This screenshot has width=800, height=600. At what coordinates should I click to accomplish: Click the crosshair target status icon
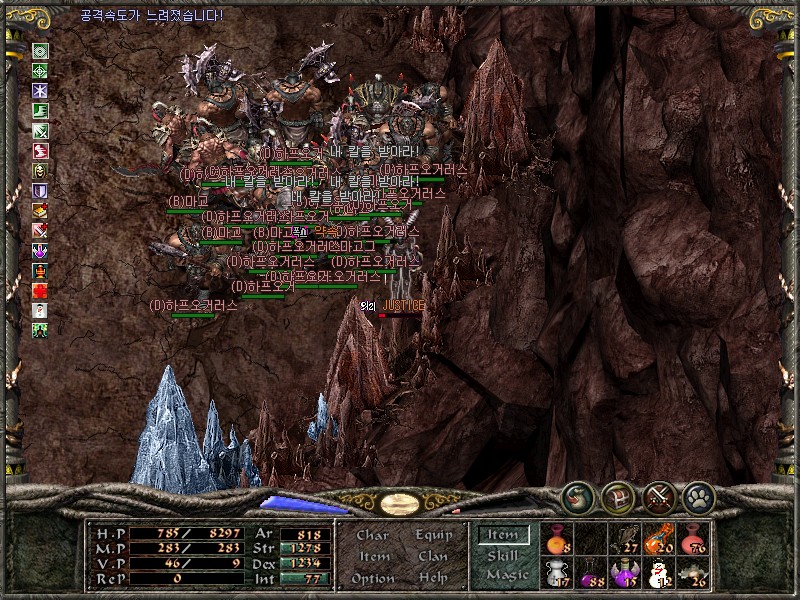coord(41,71)
